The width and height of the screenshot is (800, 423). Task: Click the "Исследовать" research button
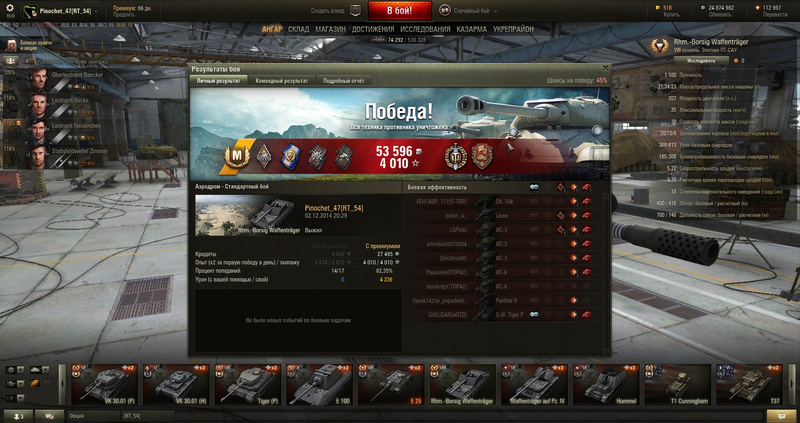point(700,60)
